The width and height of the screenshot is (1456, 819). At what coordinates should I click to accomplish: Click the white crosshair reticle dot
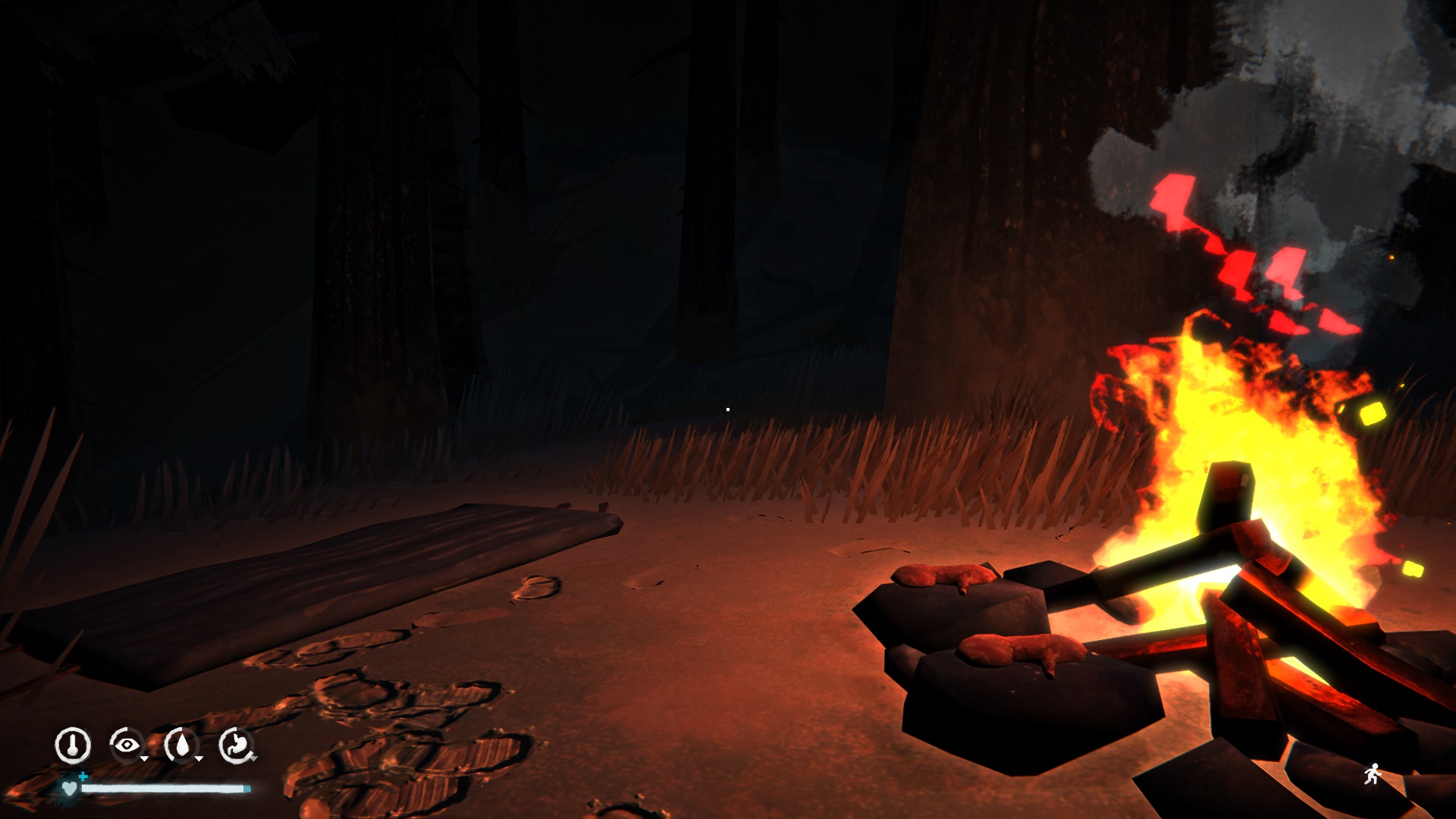pyautogui.click(x=728, y=409)
